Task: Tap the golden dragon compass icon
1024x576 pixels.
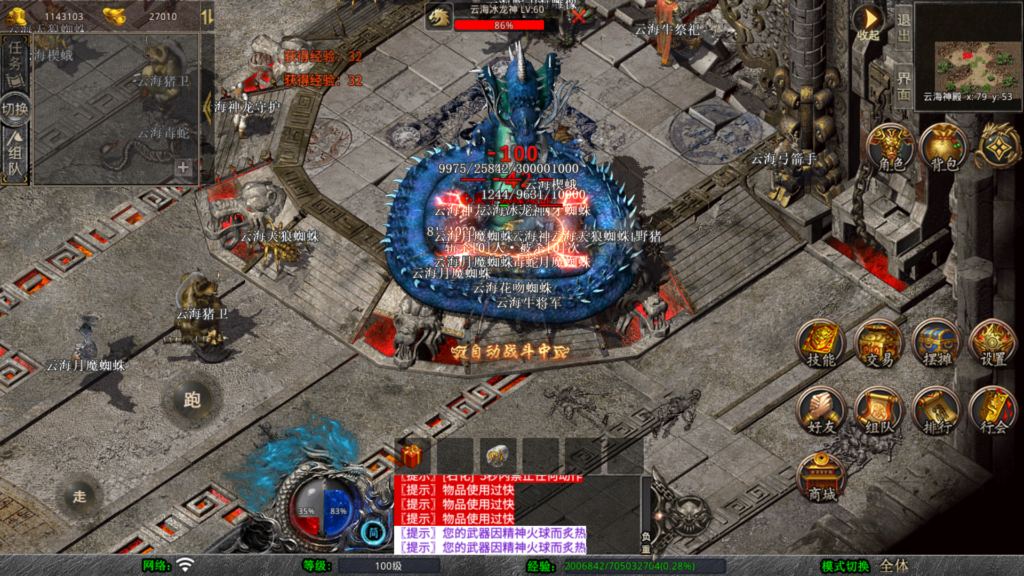Action: point(997,145)
